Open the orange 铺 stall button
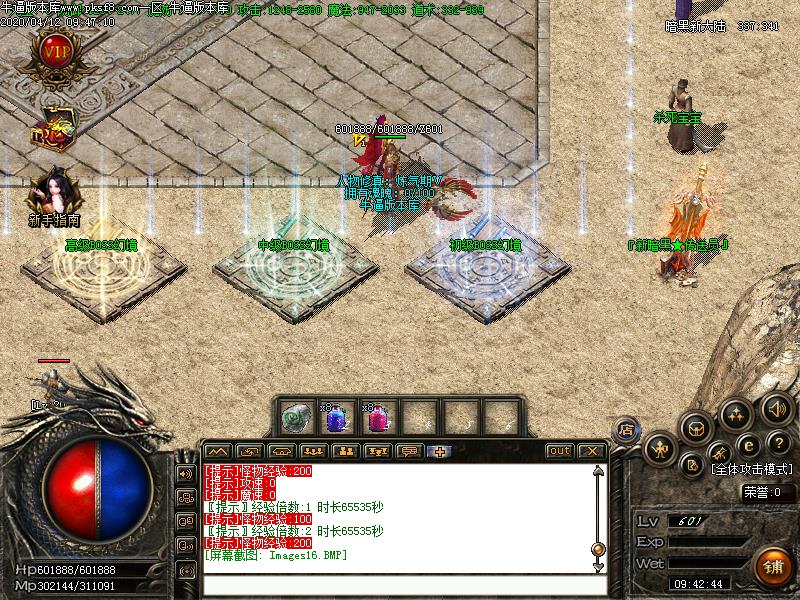The height and width of the screenshot is (600, 800). (x=772, y=567)
